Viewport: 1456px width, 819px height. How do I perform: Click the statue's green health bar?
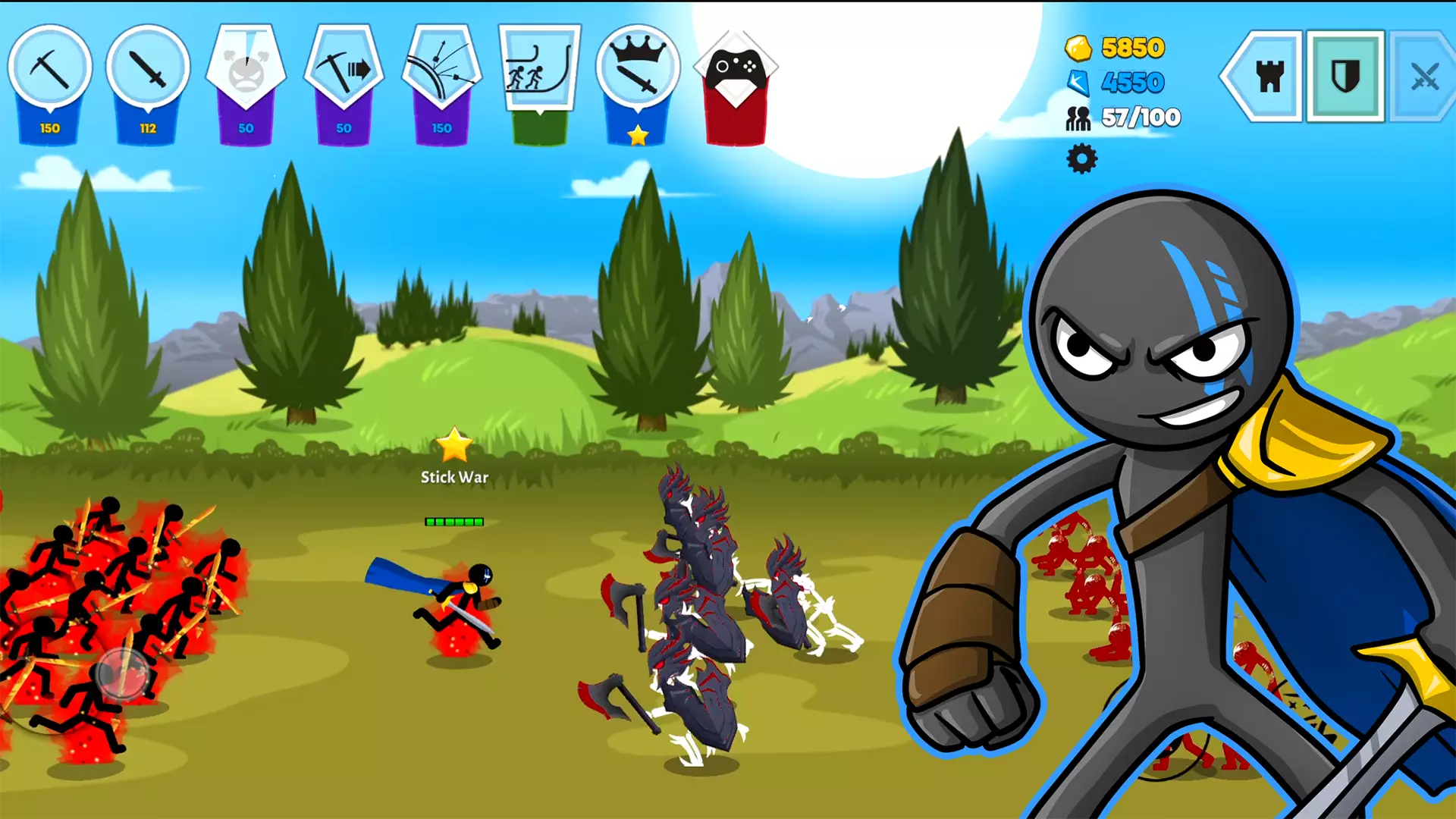[x=453, y=522]
